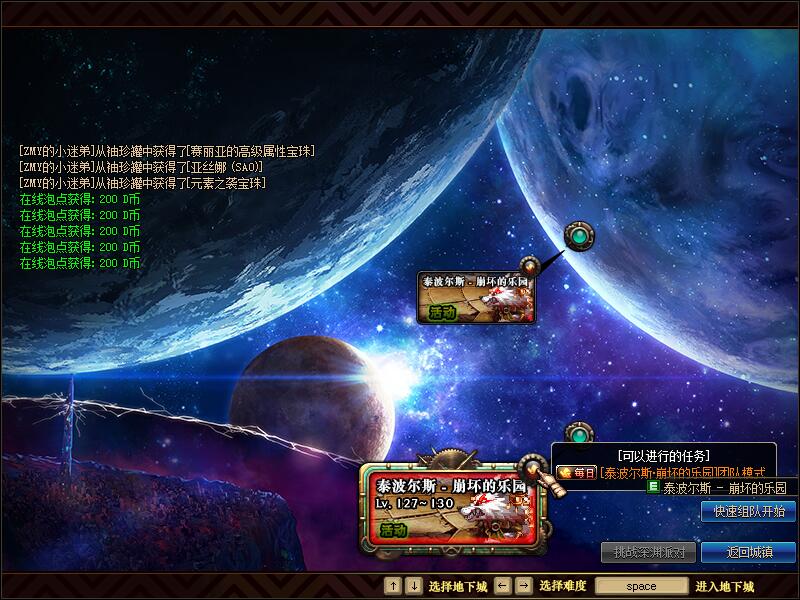Image resolution: width=800 pixels, height=600 pixels.
Task: Click the chat log message about 赛丽亚的高级属性宝珠
Action: [167, 151]
